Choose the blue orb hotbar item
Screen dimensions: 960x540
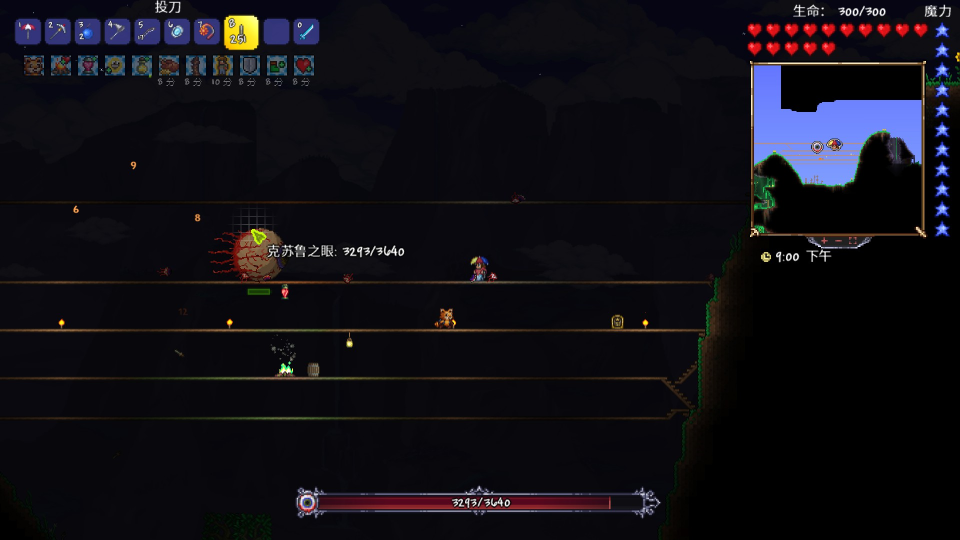click(x=88, y=32)
